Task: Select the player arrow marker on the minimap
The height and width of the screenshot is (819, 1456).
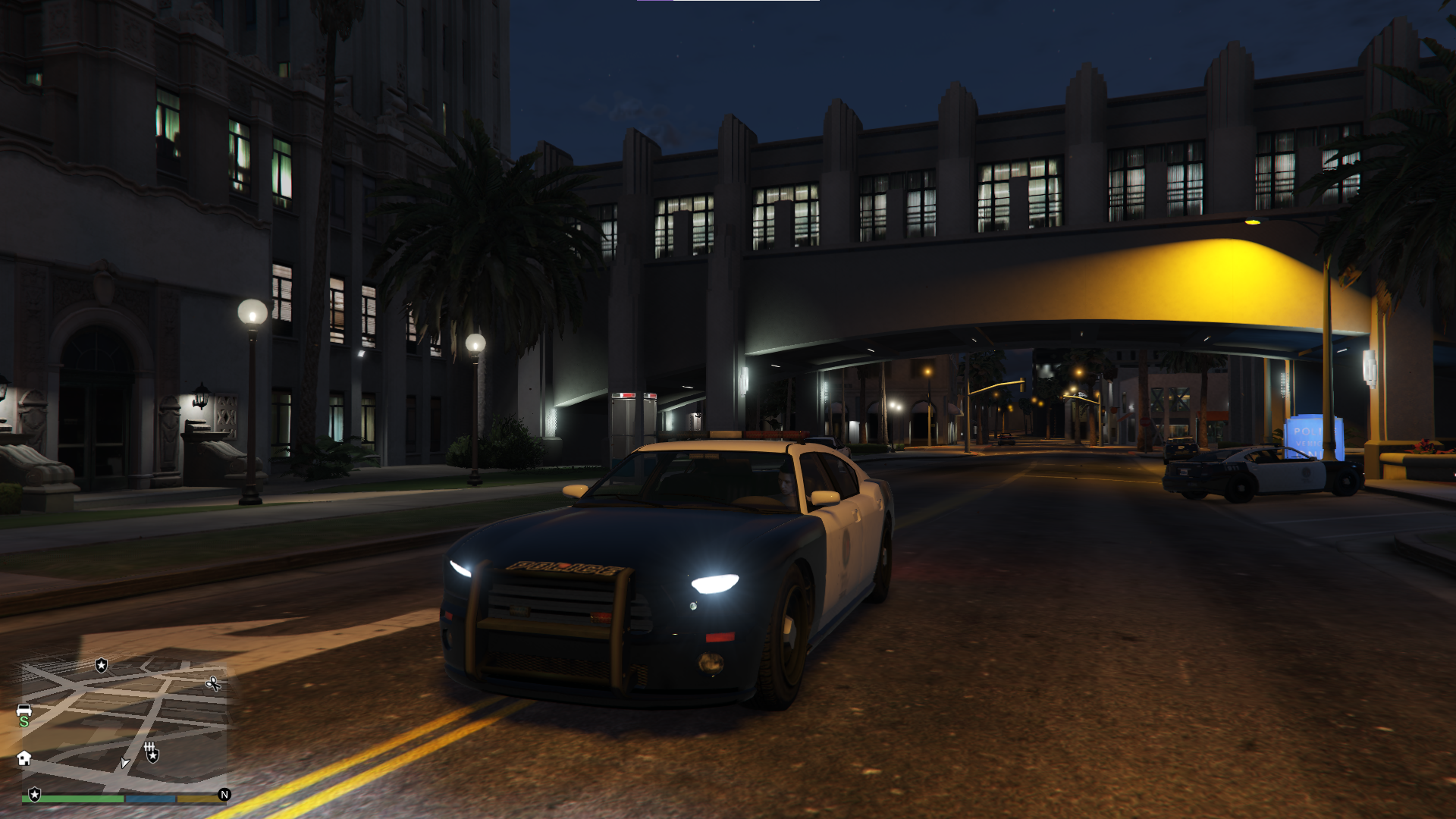Action: point(125,762)
